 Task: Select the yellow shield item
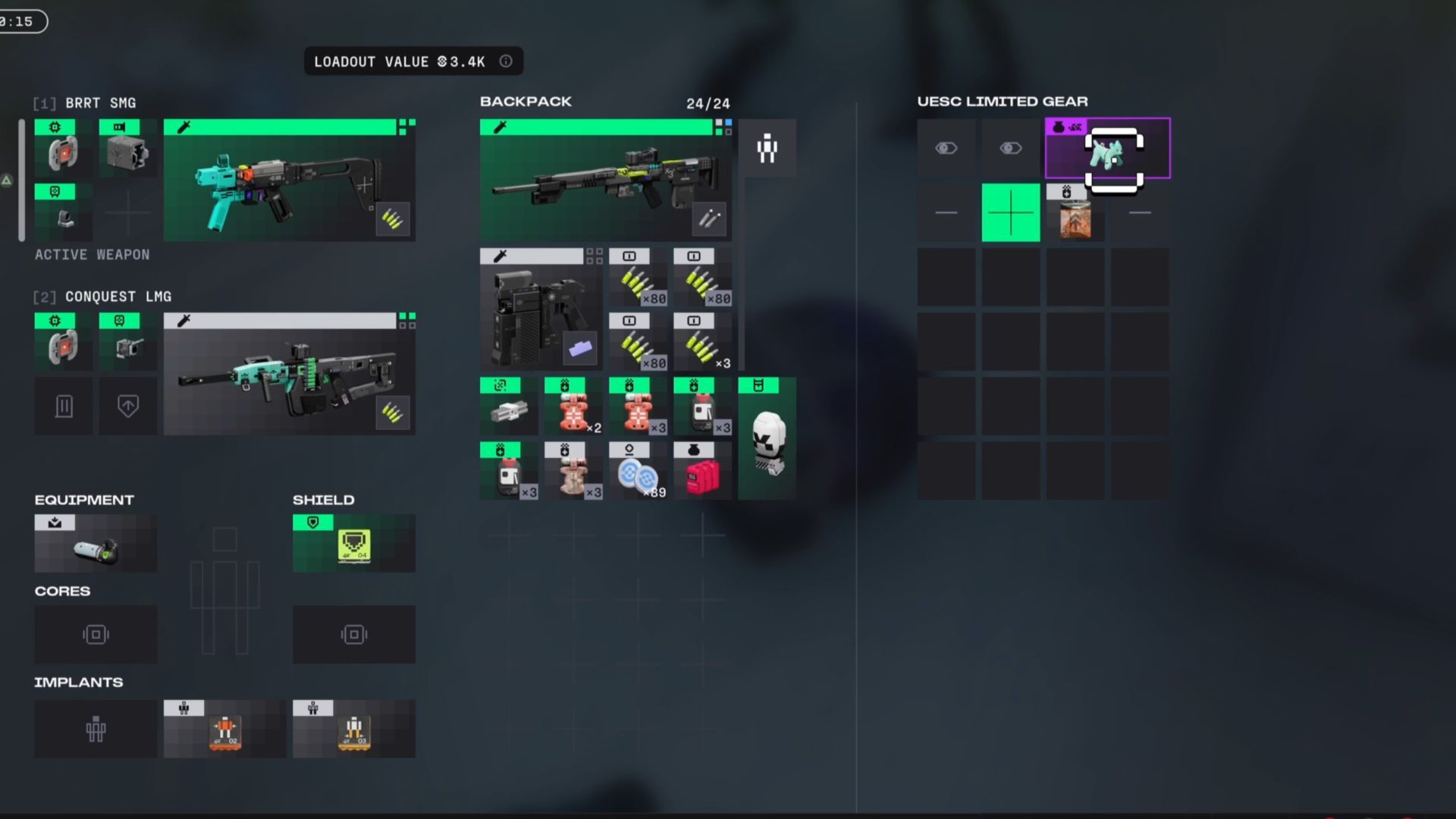pyautogui.click(x=353, y=544)
